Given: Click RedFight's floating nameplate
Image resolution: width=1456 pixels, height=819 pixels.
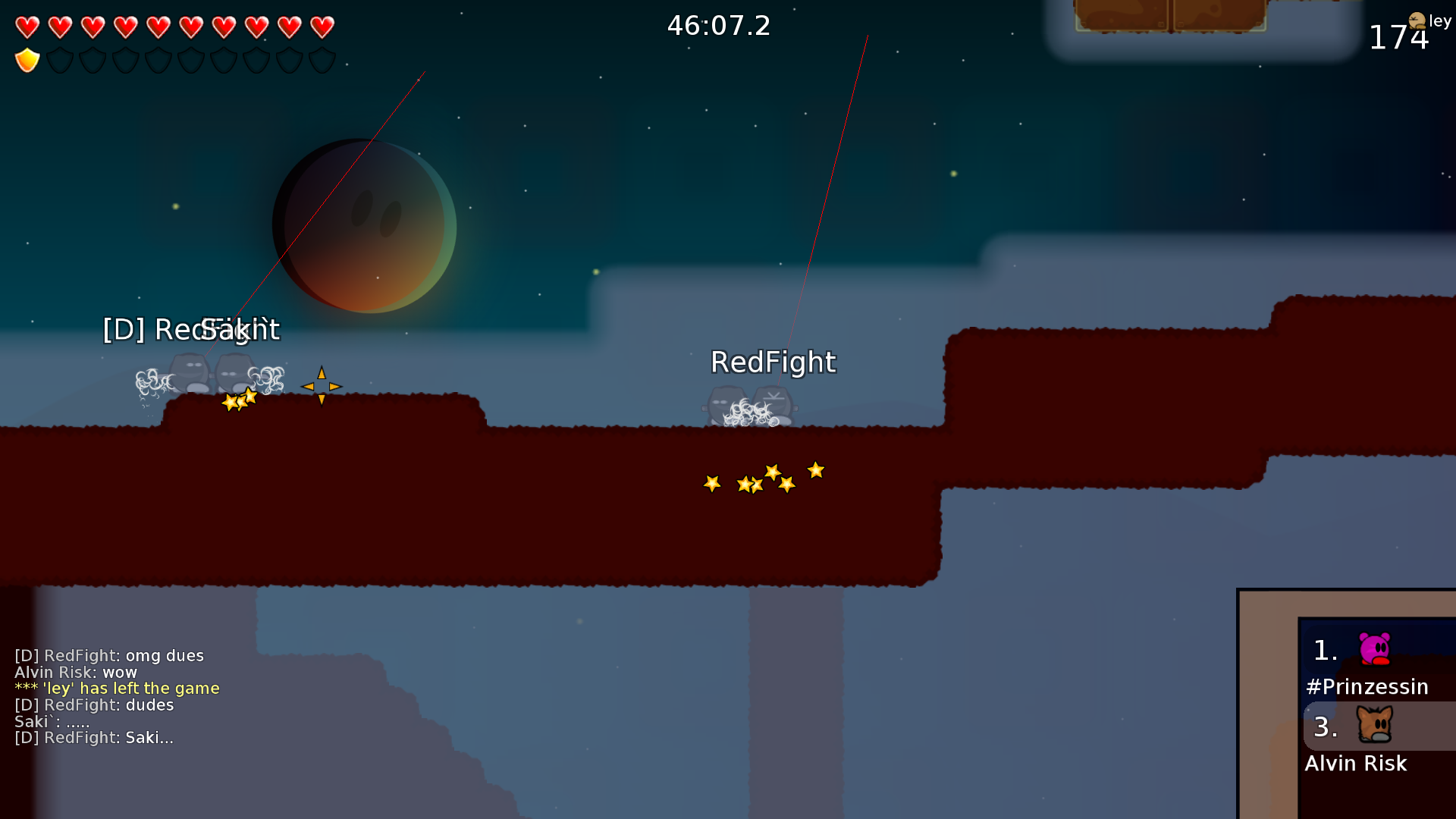Looking at the screenshot, I should coord(774,362).
